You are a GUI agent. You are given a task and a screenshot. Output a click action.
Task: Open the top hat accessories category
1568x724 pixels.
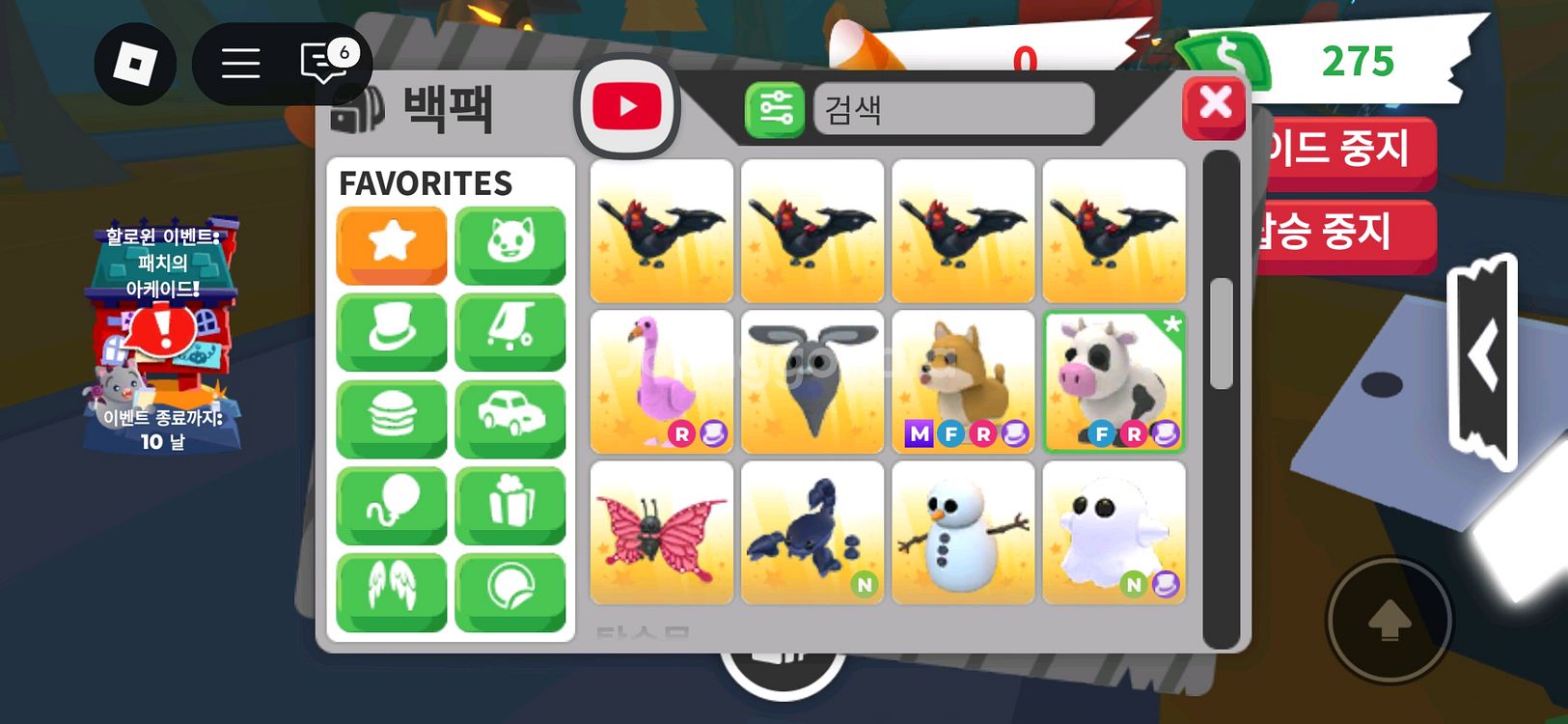(x=391, y=331)
